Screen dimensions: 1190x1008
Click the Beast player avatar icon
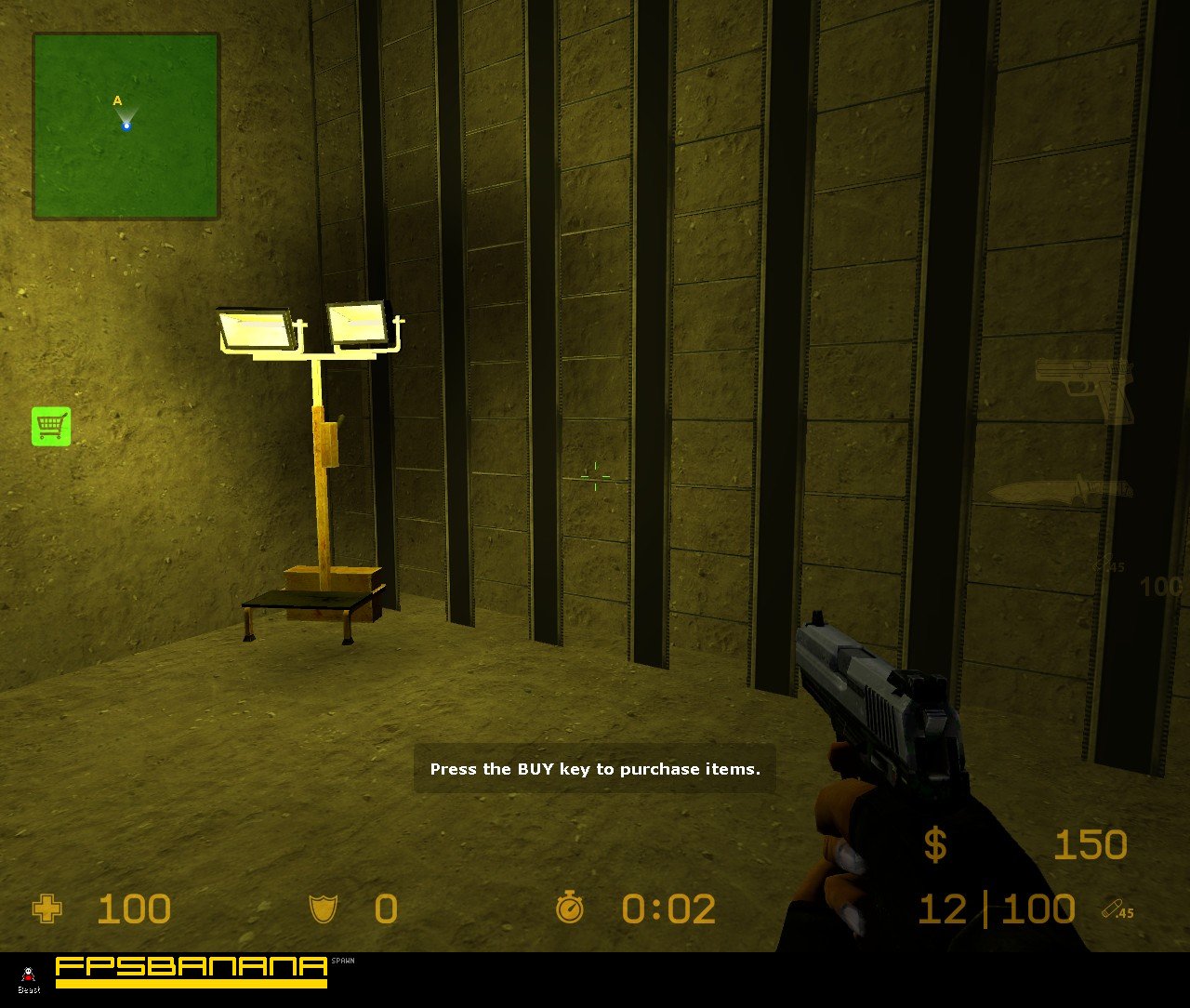[28, 975]
